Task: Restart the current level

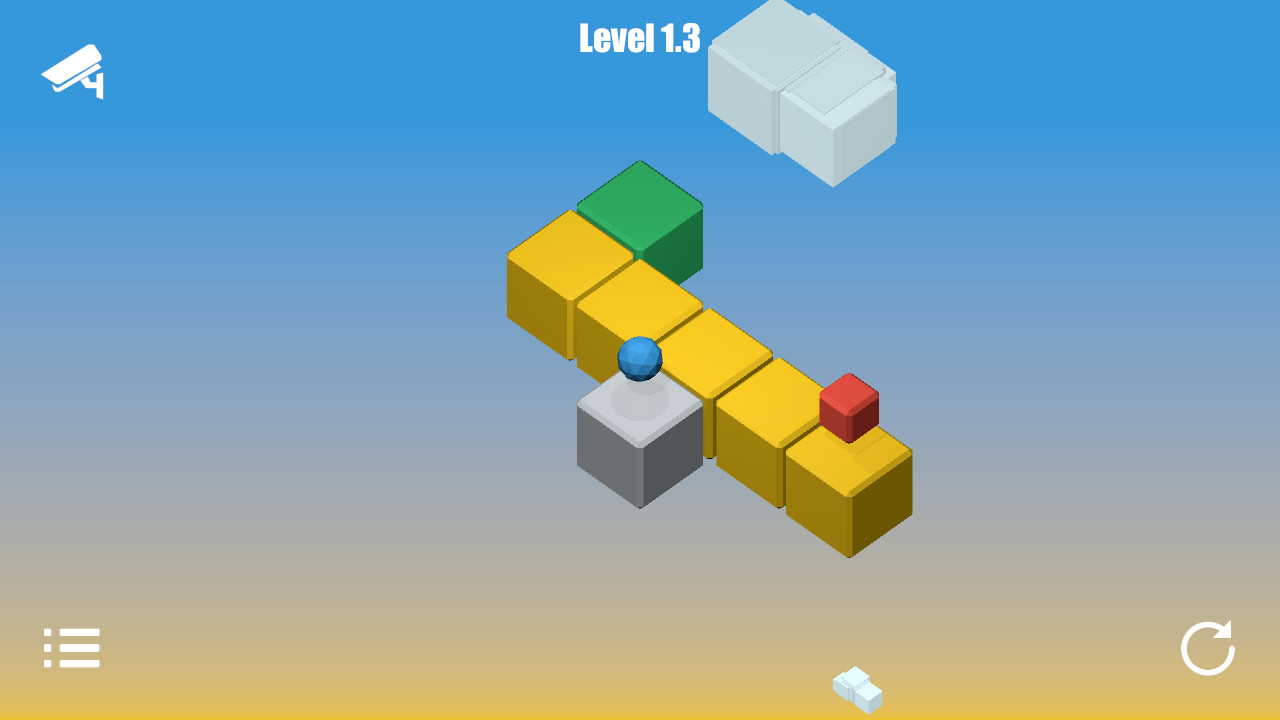Action: 1210,648
